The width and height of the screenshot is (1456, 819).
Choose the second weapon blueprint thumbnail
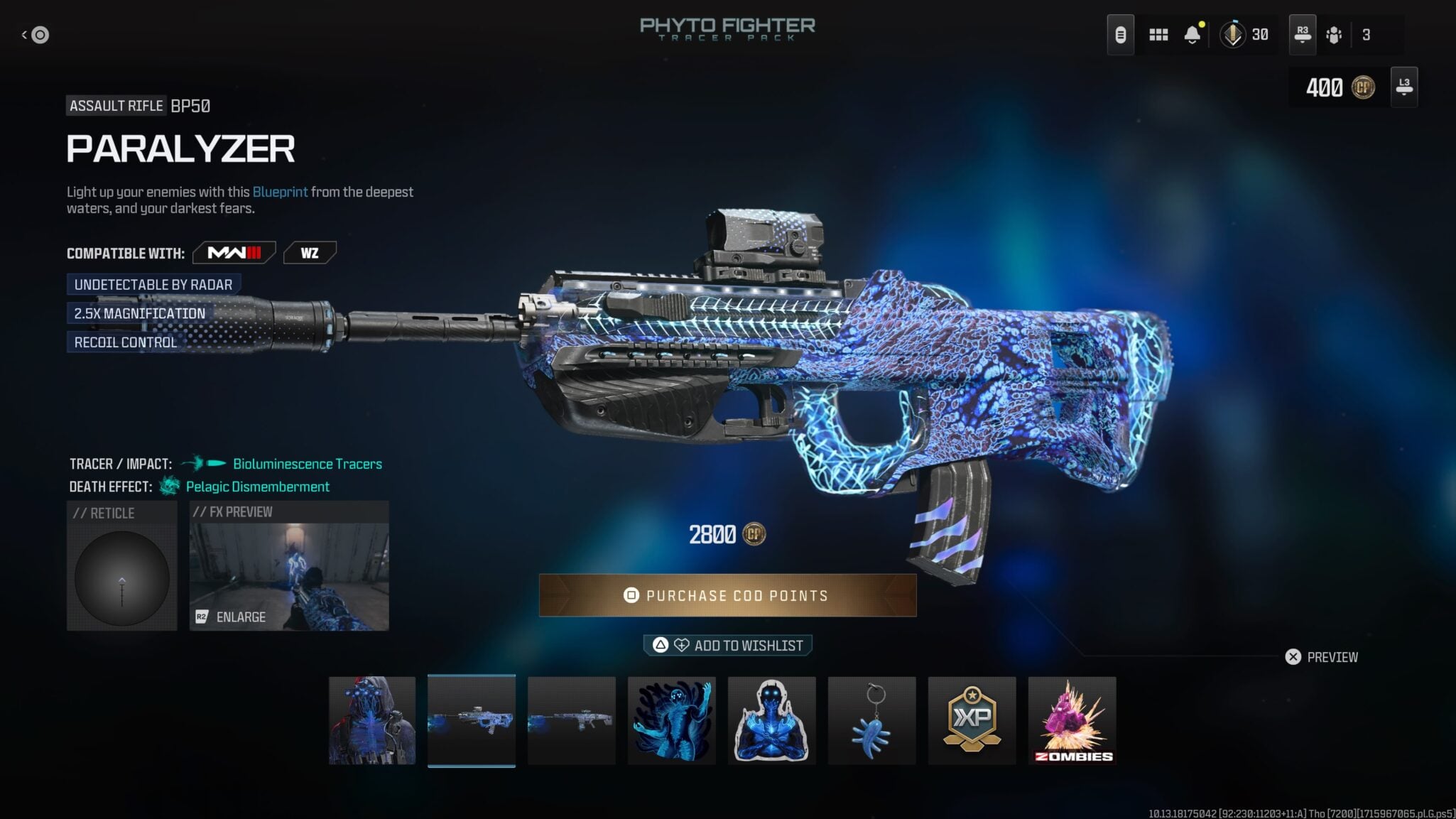point(572,720)
